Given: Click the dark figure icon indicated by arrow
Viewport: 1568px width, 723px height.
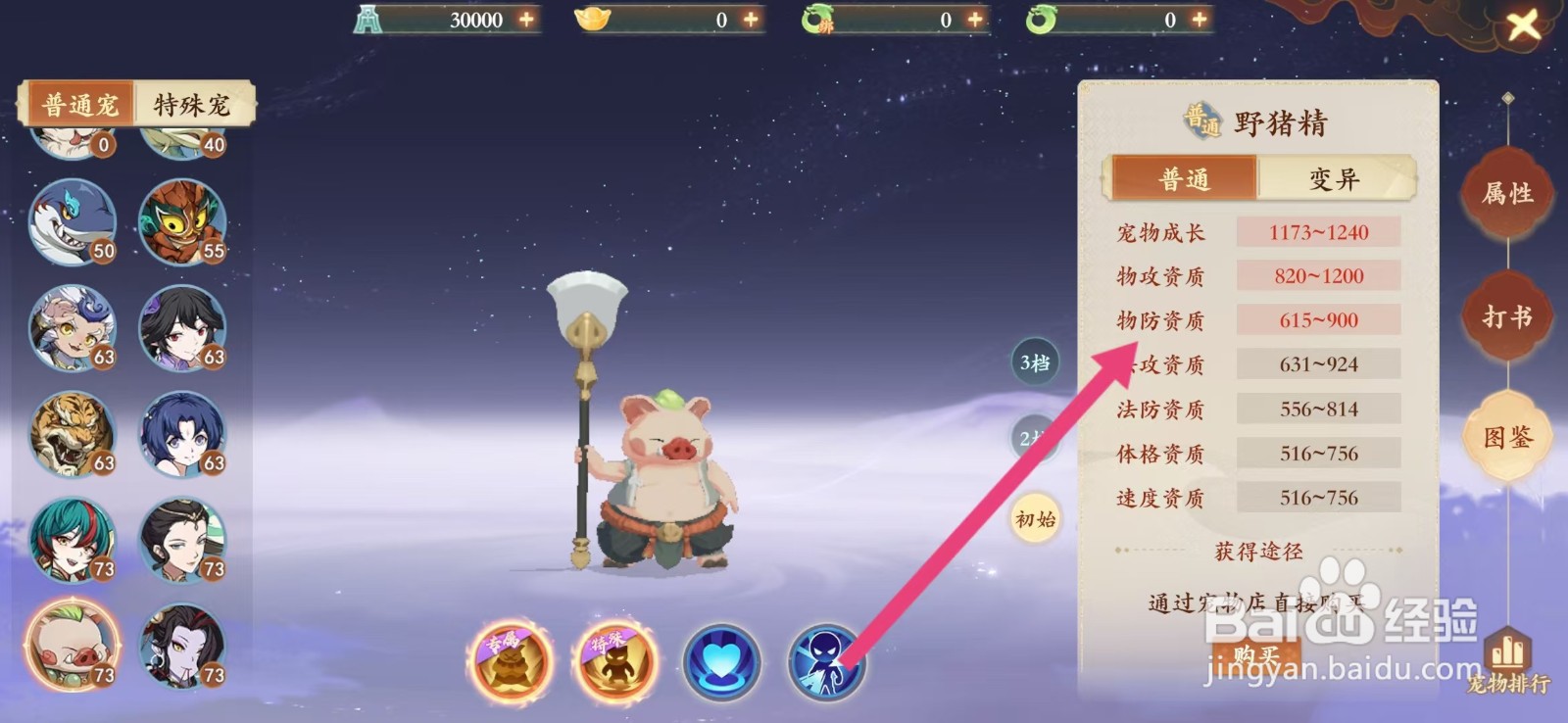Looking at the screenshot, I should click(828, 661).
